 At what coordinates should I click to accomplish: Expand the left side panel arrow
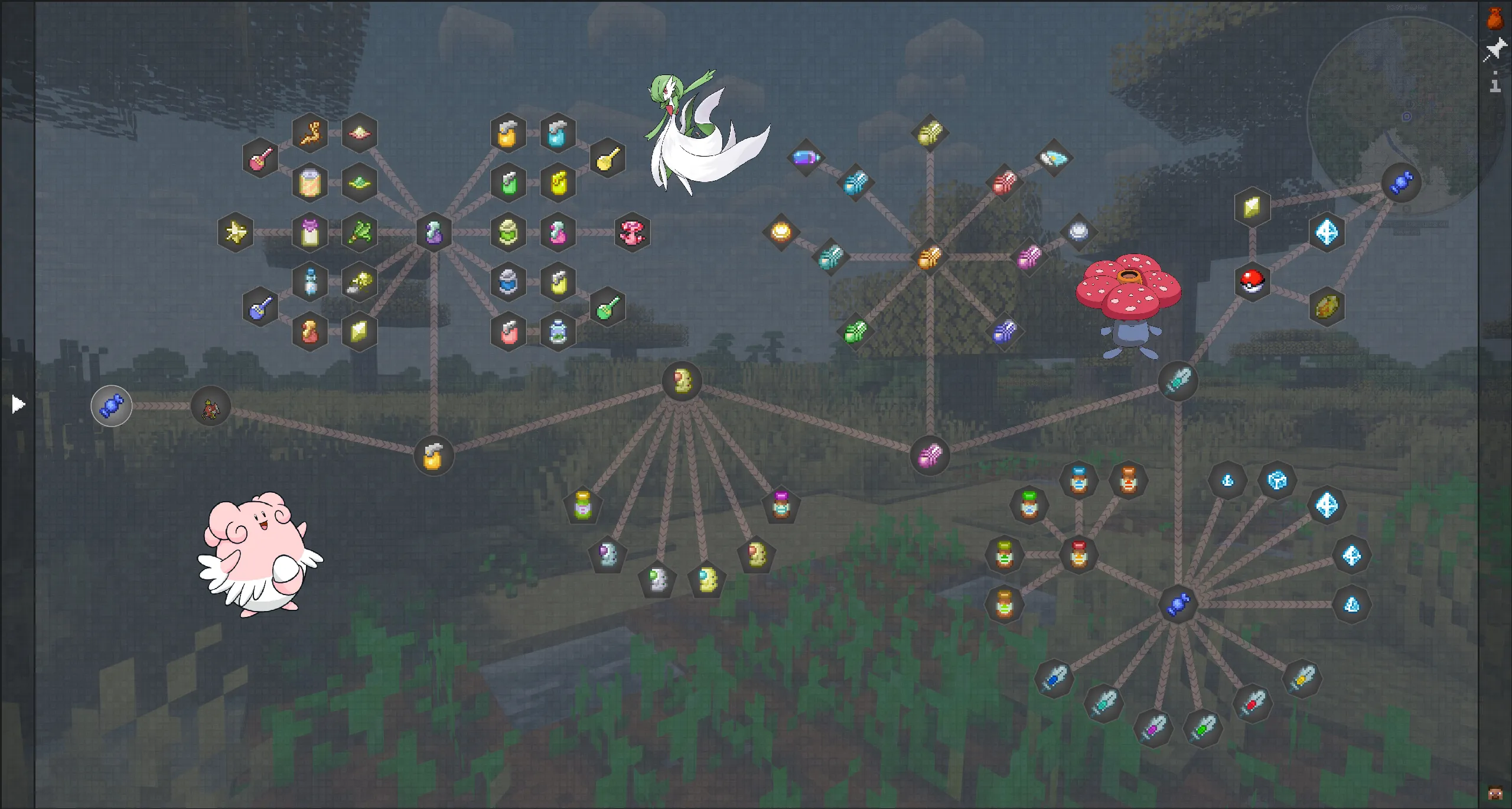[x=18, y=404]
